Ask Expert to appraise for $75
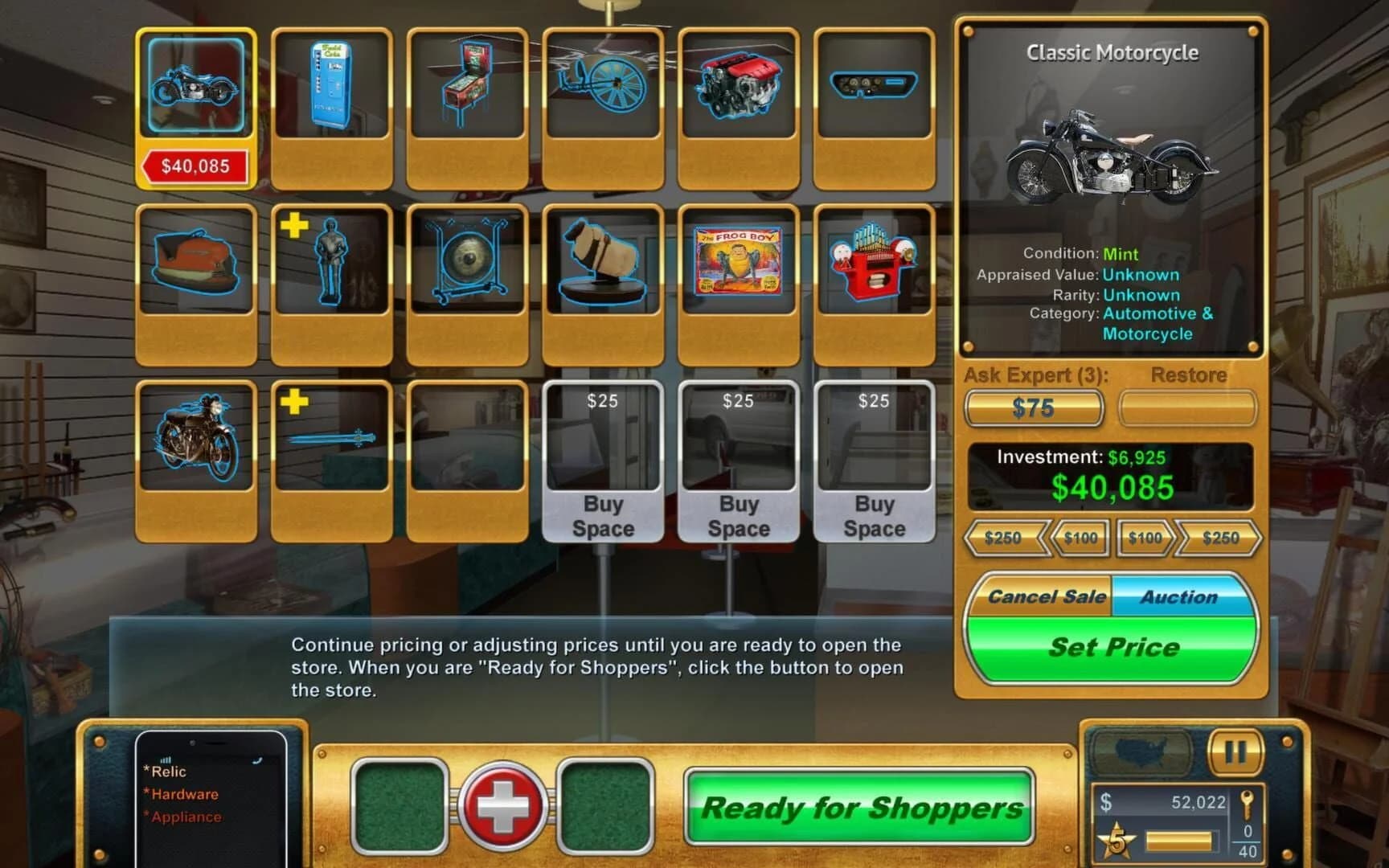 1035,408
